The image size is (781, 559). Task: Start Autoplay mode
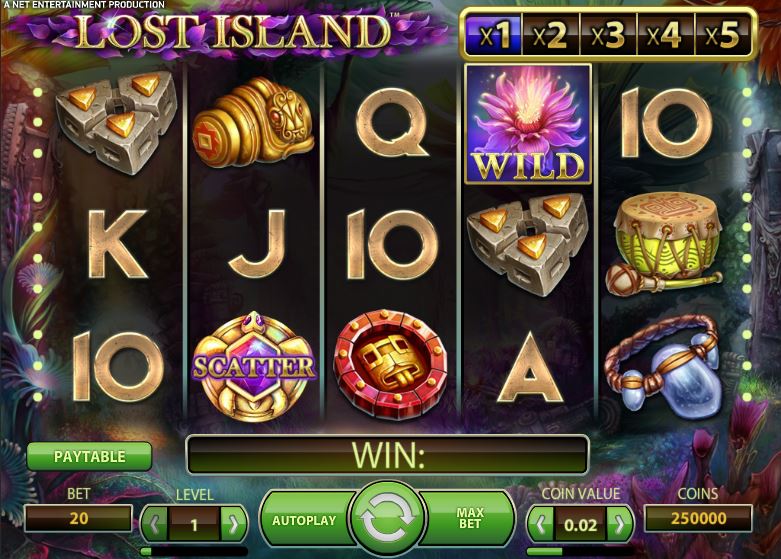coord(303,520)
